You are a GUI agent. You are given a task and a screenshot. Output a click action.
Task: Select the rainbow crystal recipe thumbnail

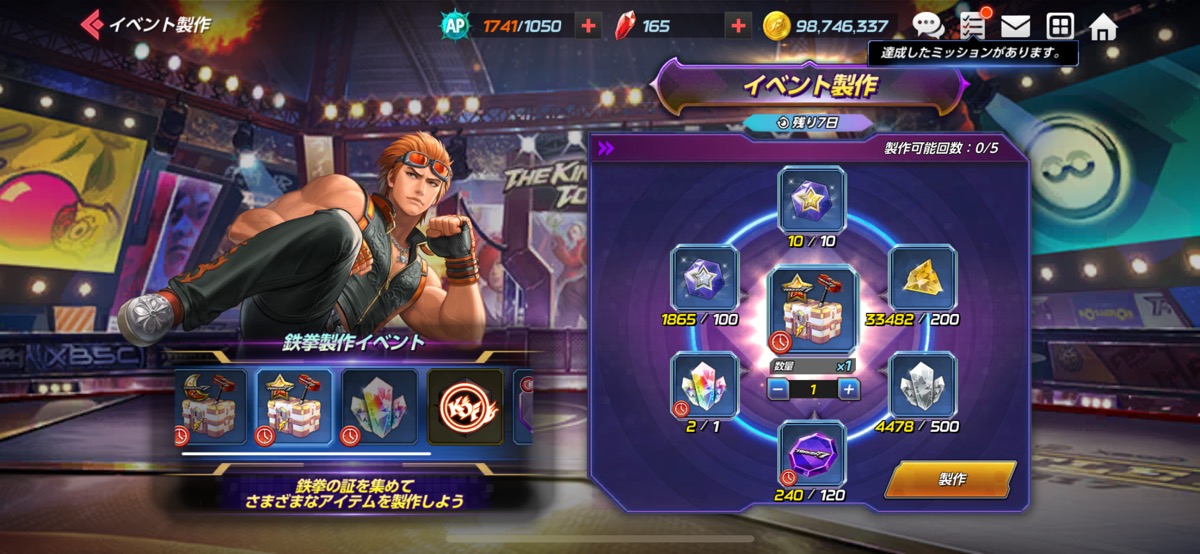380,406
